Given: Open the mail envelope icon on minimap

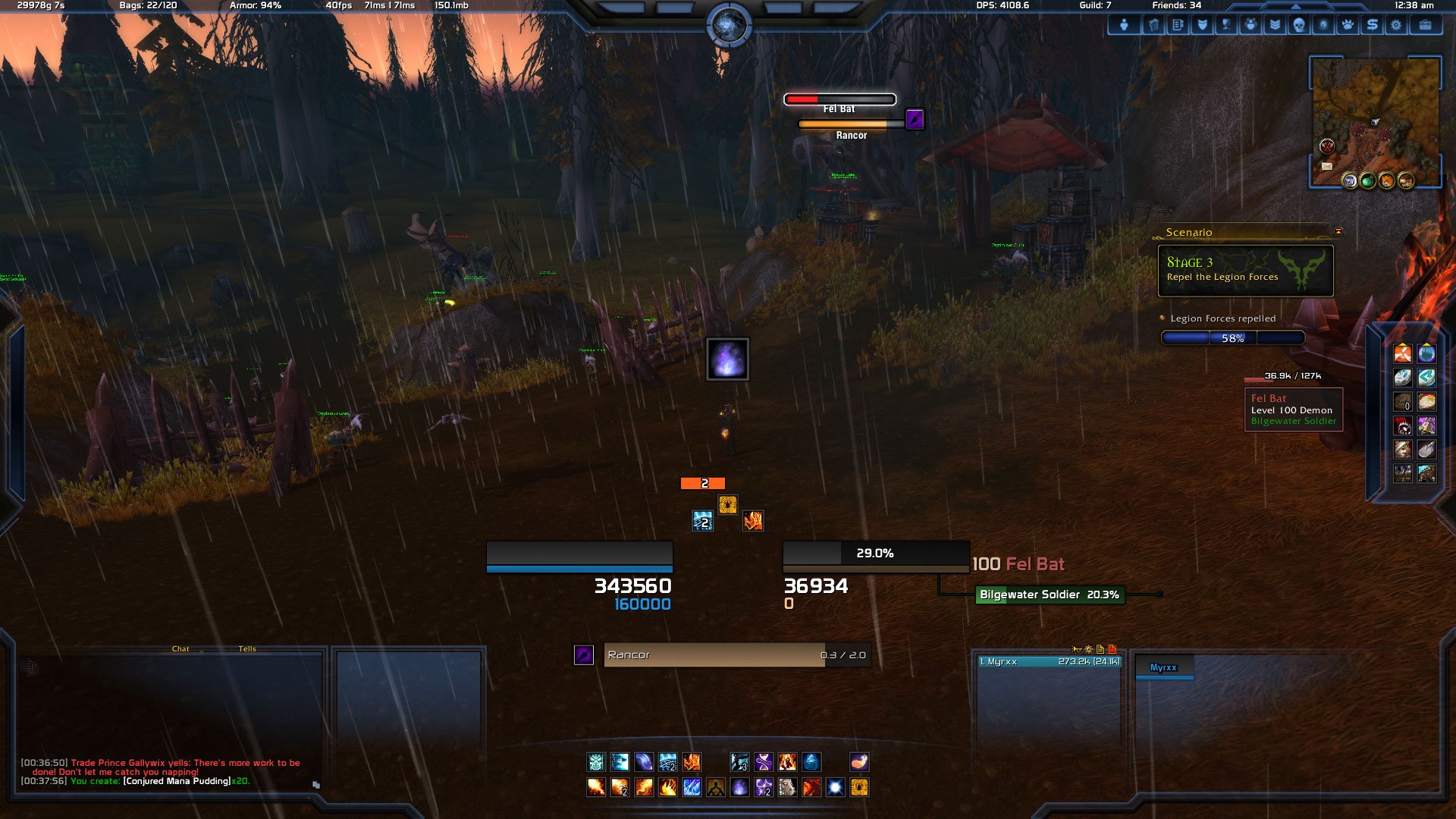Looking at the screenshot, I should click(x=1326, y=166).
